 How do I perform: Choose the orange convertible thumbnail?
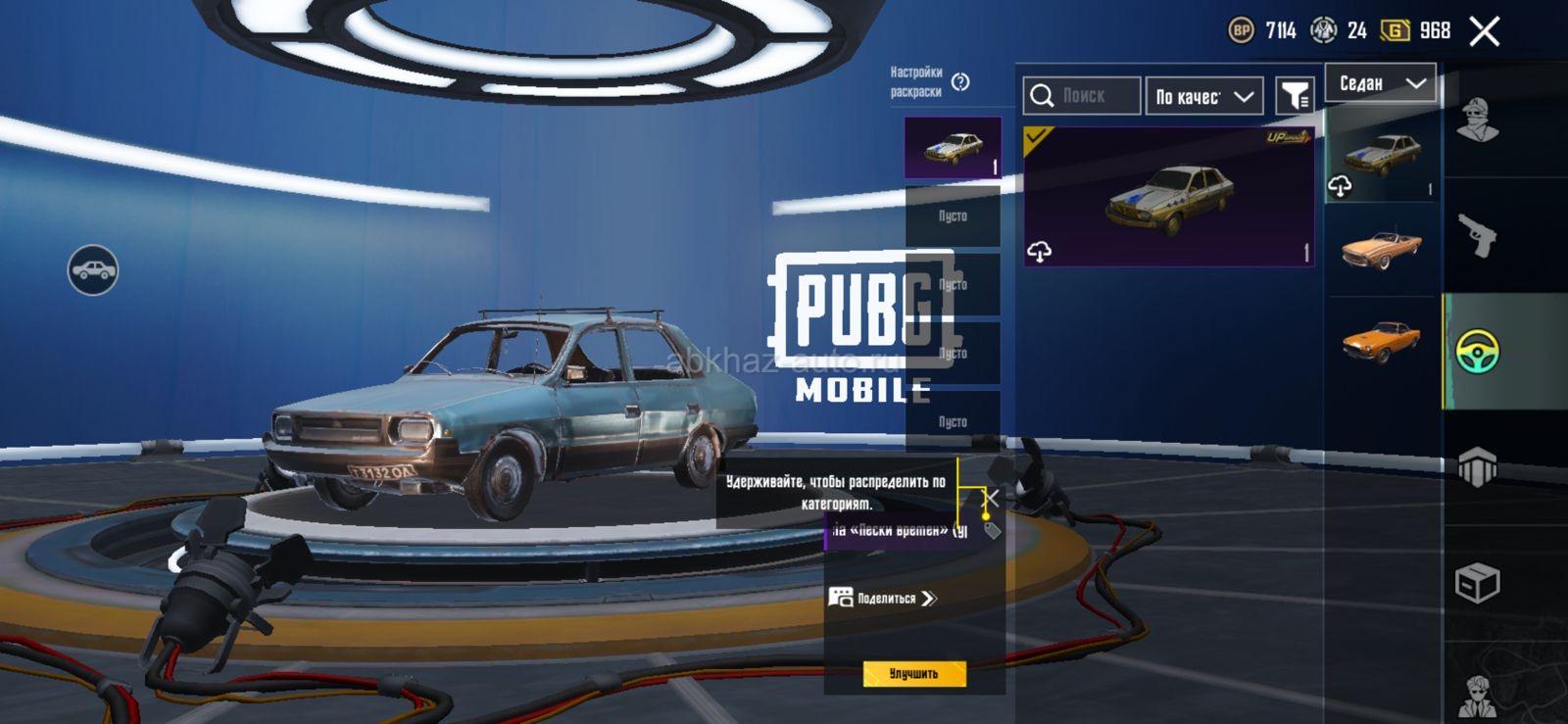click(1381, 248)
